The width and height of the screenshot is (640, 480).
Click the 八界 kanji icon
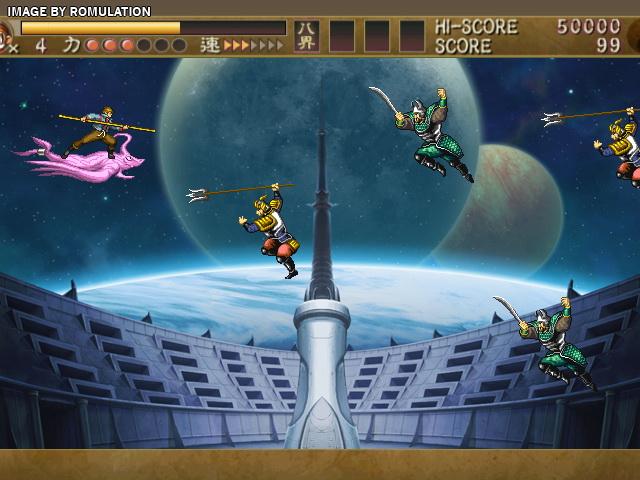click(306, 36)
